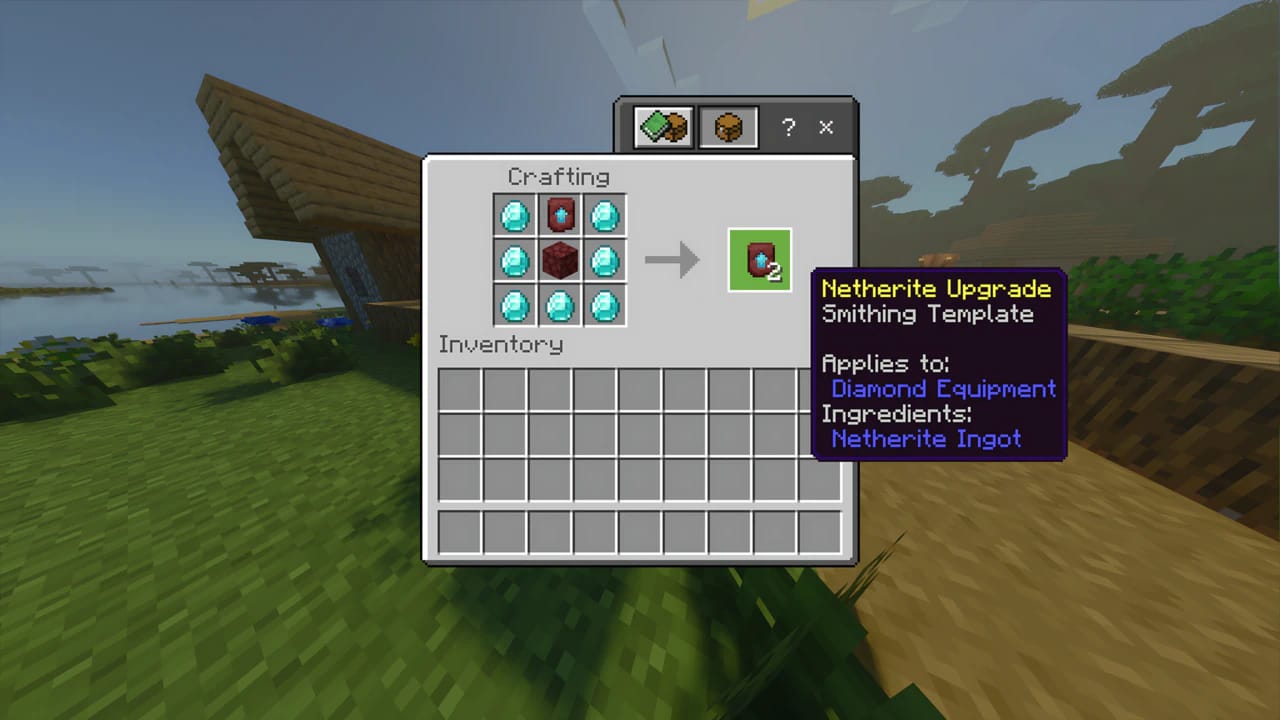The height and width of the screenshot is (720, 1280).
Task: Click the diamond in the top-right crafting slot
Action: tap(605, 215)
